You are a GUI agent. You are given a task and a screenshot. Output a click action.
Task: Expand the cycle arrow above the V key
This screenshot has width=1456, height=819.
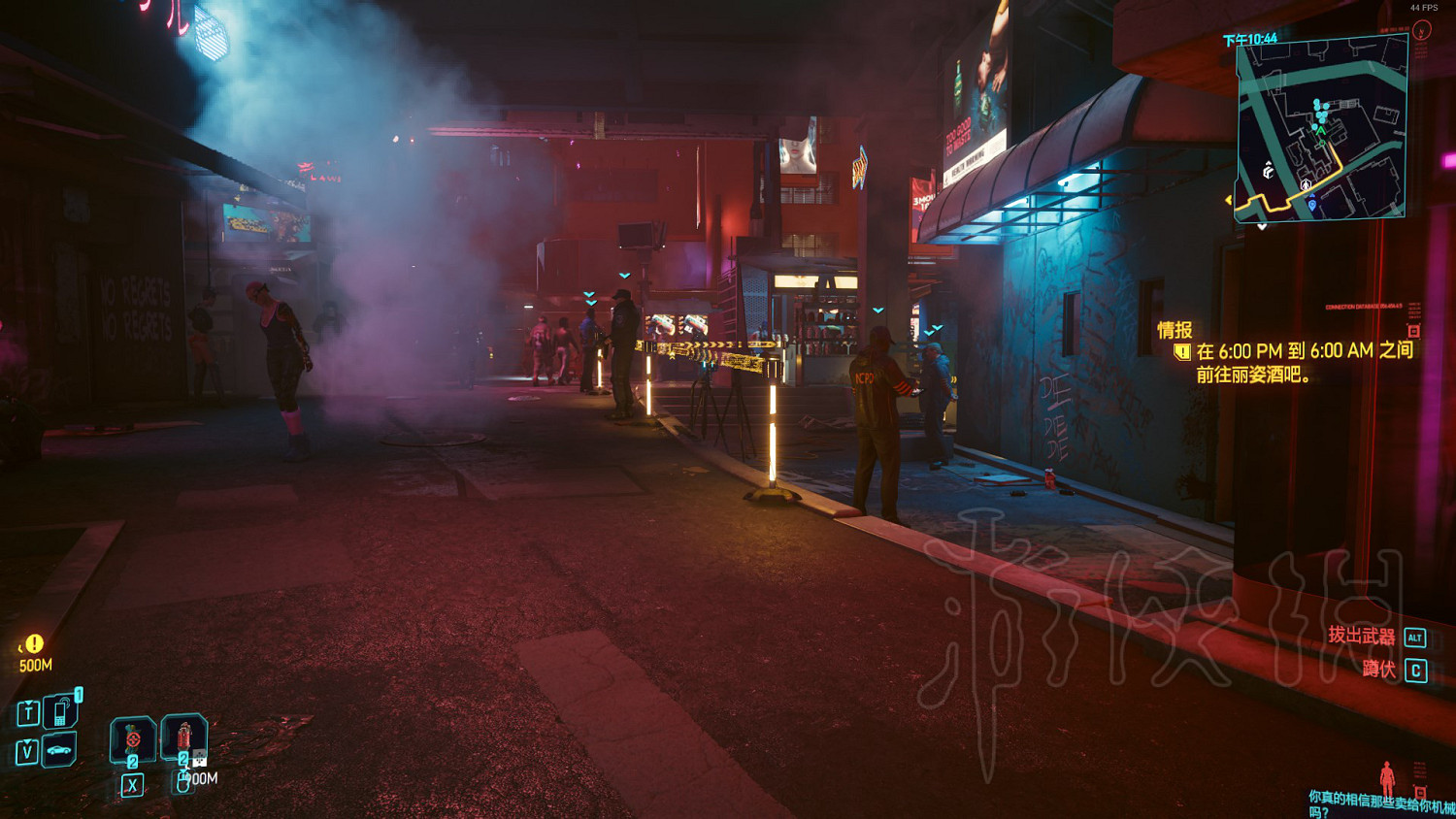27,742
